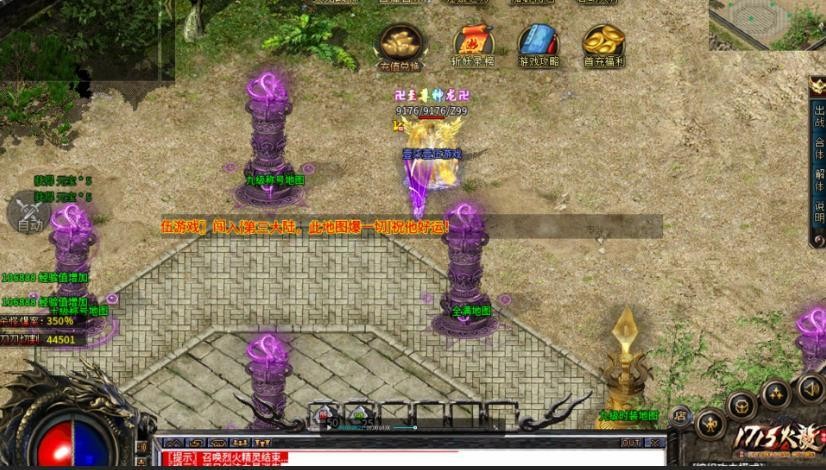Click the minimap in the corner

pyautogui.click(x=767, y=24)
